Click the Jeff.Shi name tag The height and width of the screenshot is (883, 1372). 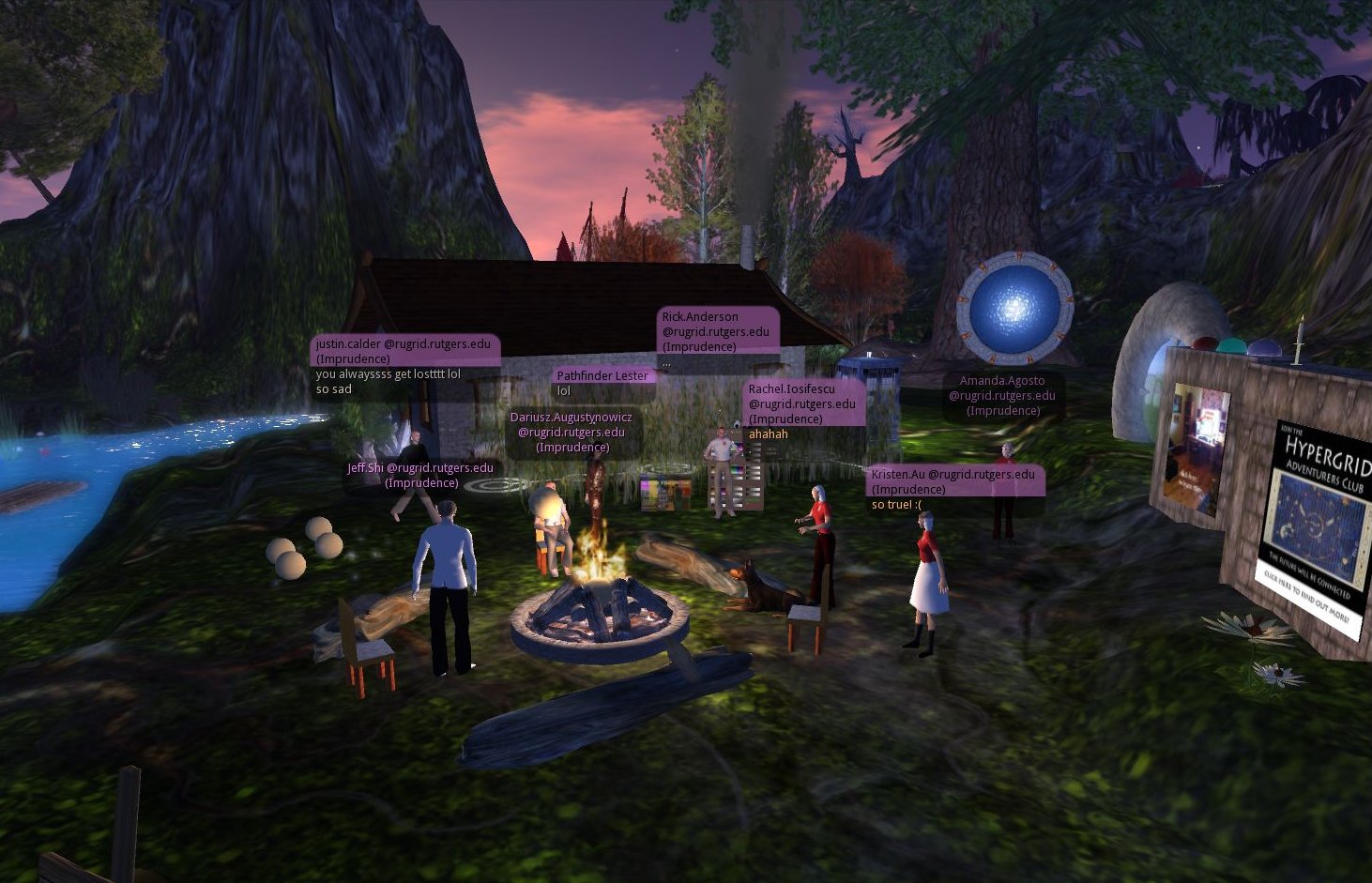click(x=420, y=475)
